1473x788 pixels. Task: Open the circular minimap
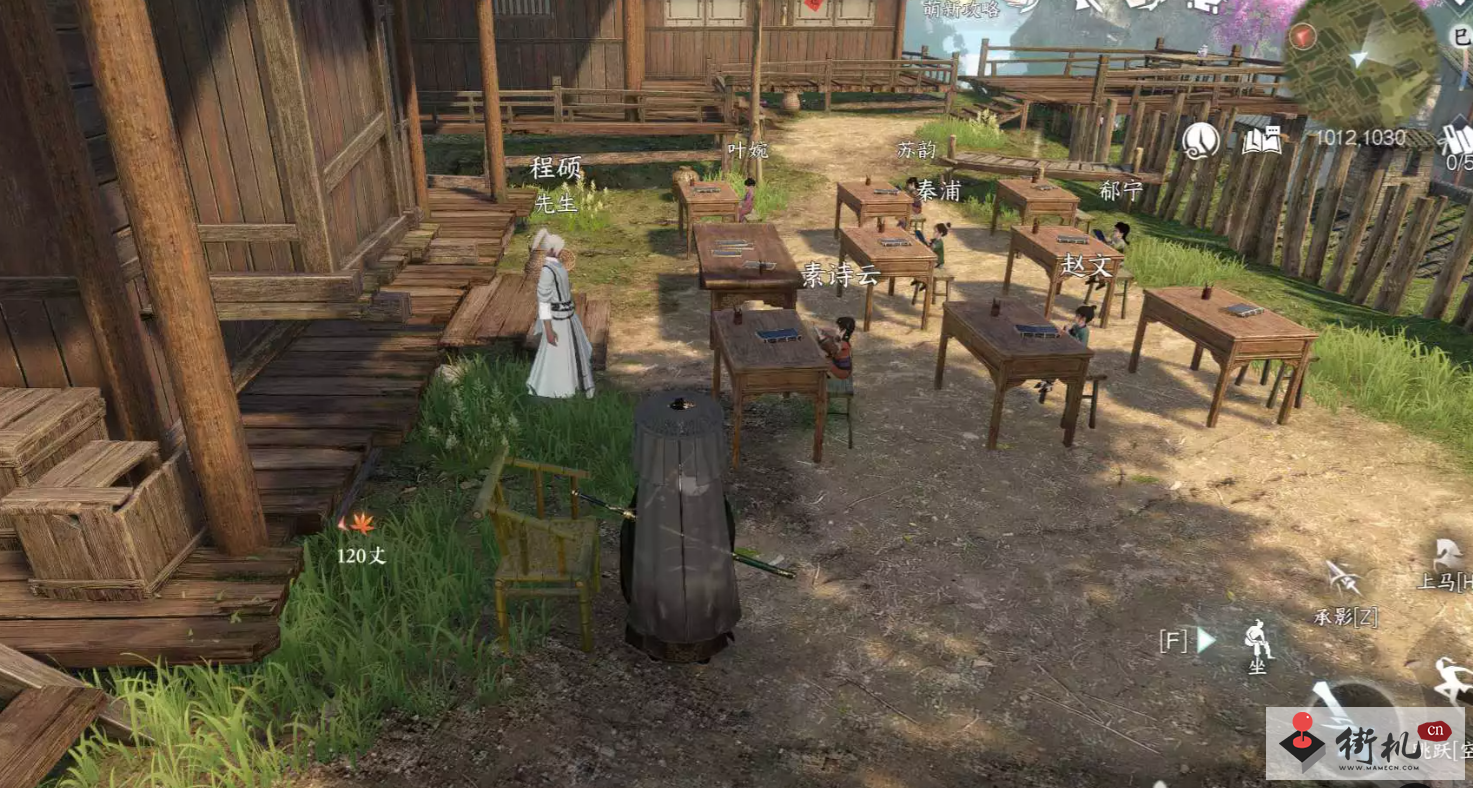coord(1360,60)
